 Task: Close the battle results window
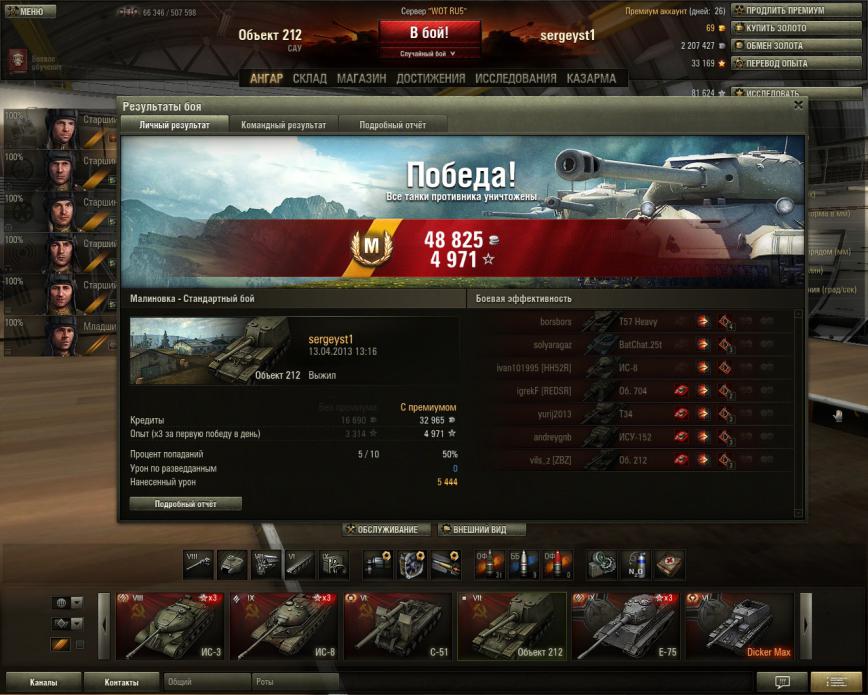point(798,104)
